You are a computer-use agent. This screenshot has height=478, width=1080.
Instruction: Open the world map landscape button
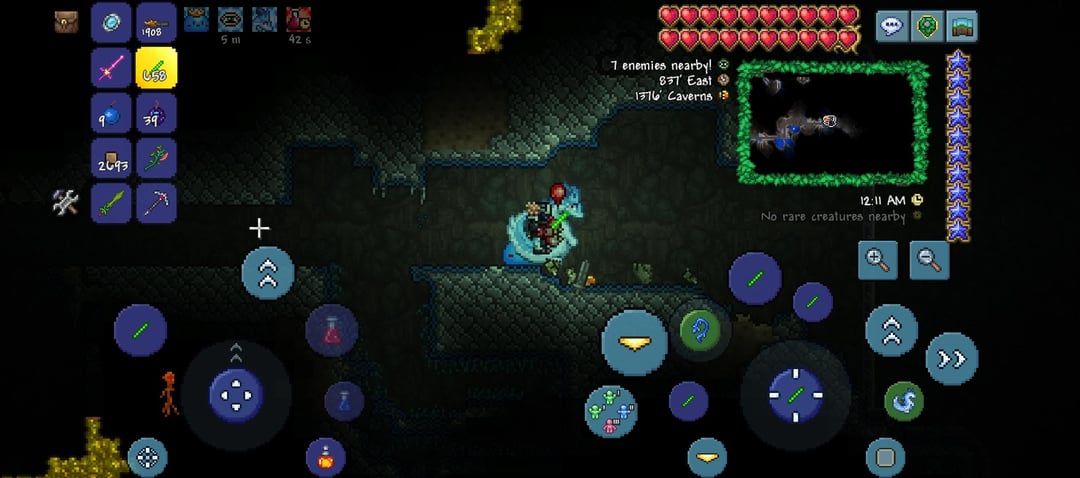pyautogui.click(x=961, y=26)
